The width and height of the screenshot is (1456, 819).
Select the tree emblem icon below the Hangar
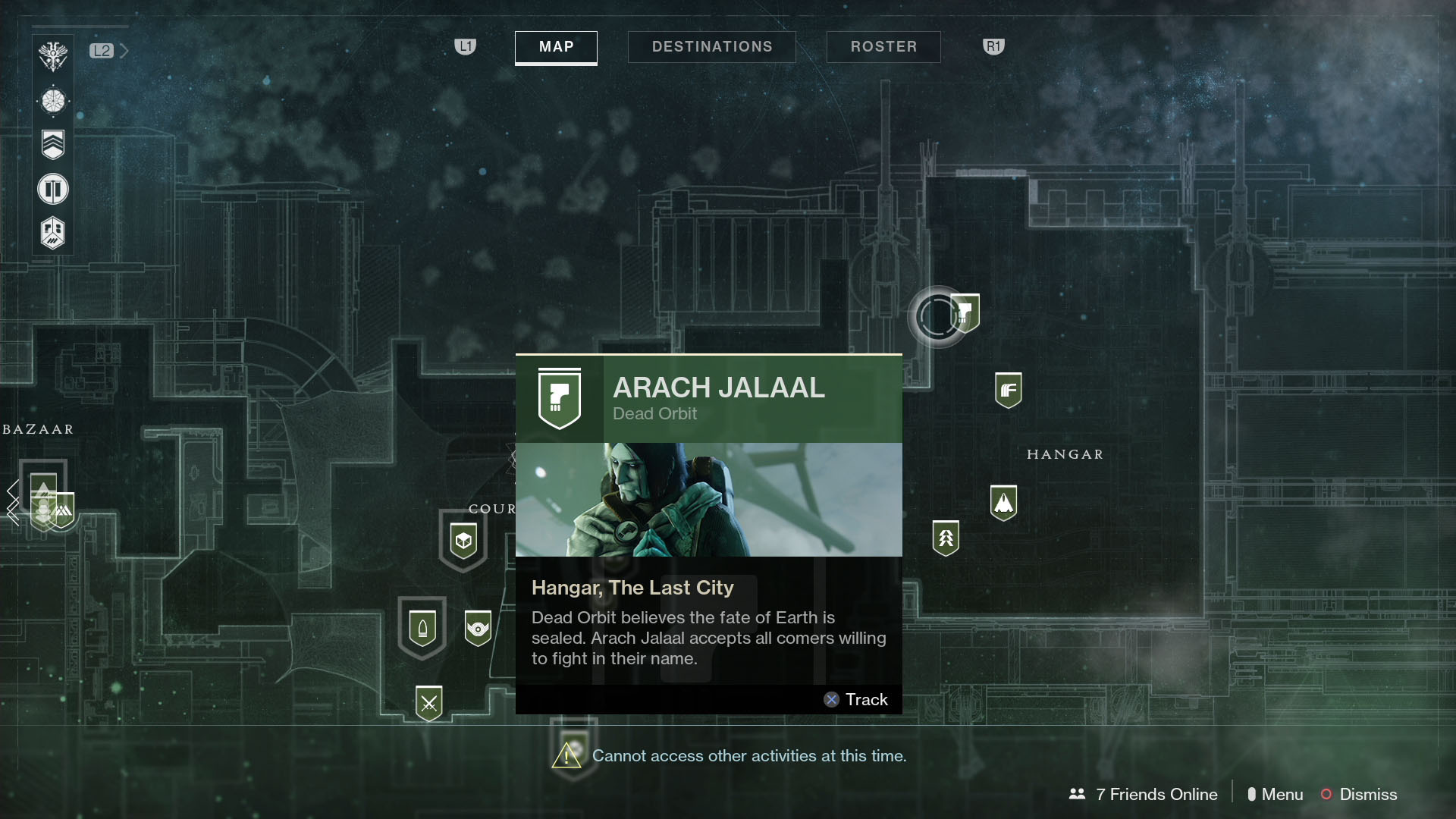coord(947,536)
